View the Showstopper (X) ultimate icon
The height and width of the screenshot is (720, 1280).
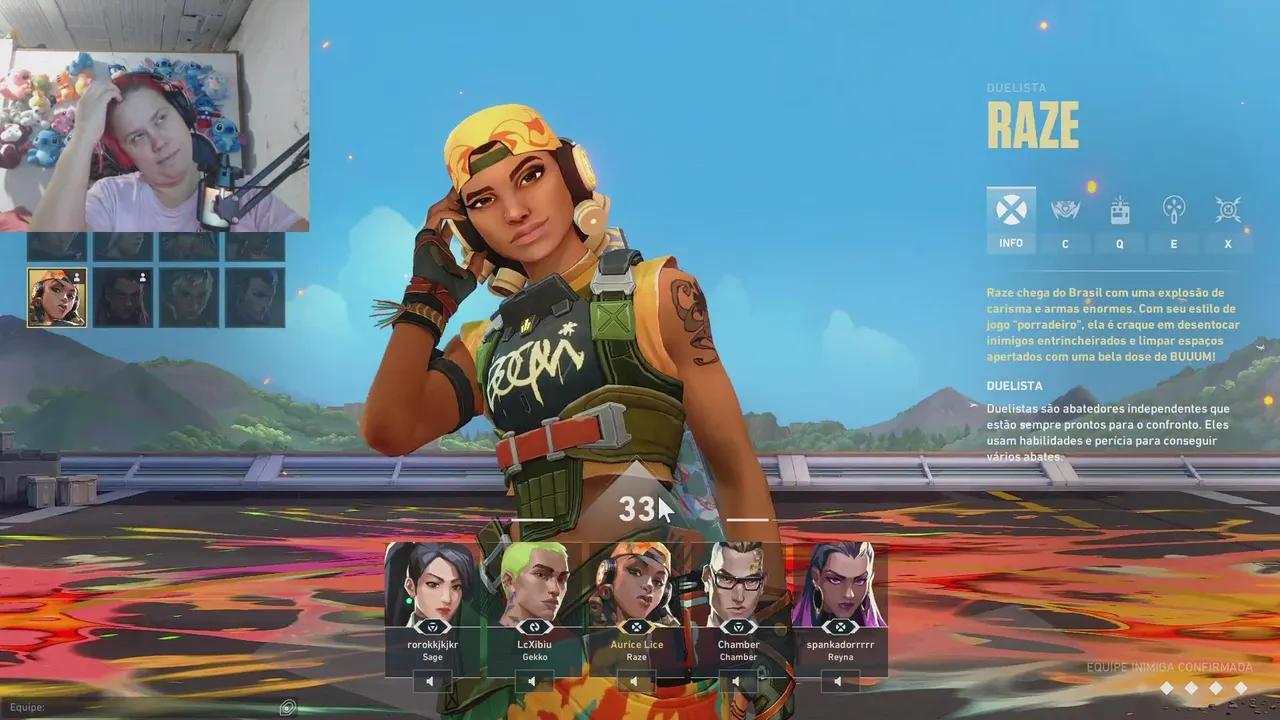[1227, 210]
